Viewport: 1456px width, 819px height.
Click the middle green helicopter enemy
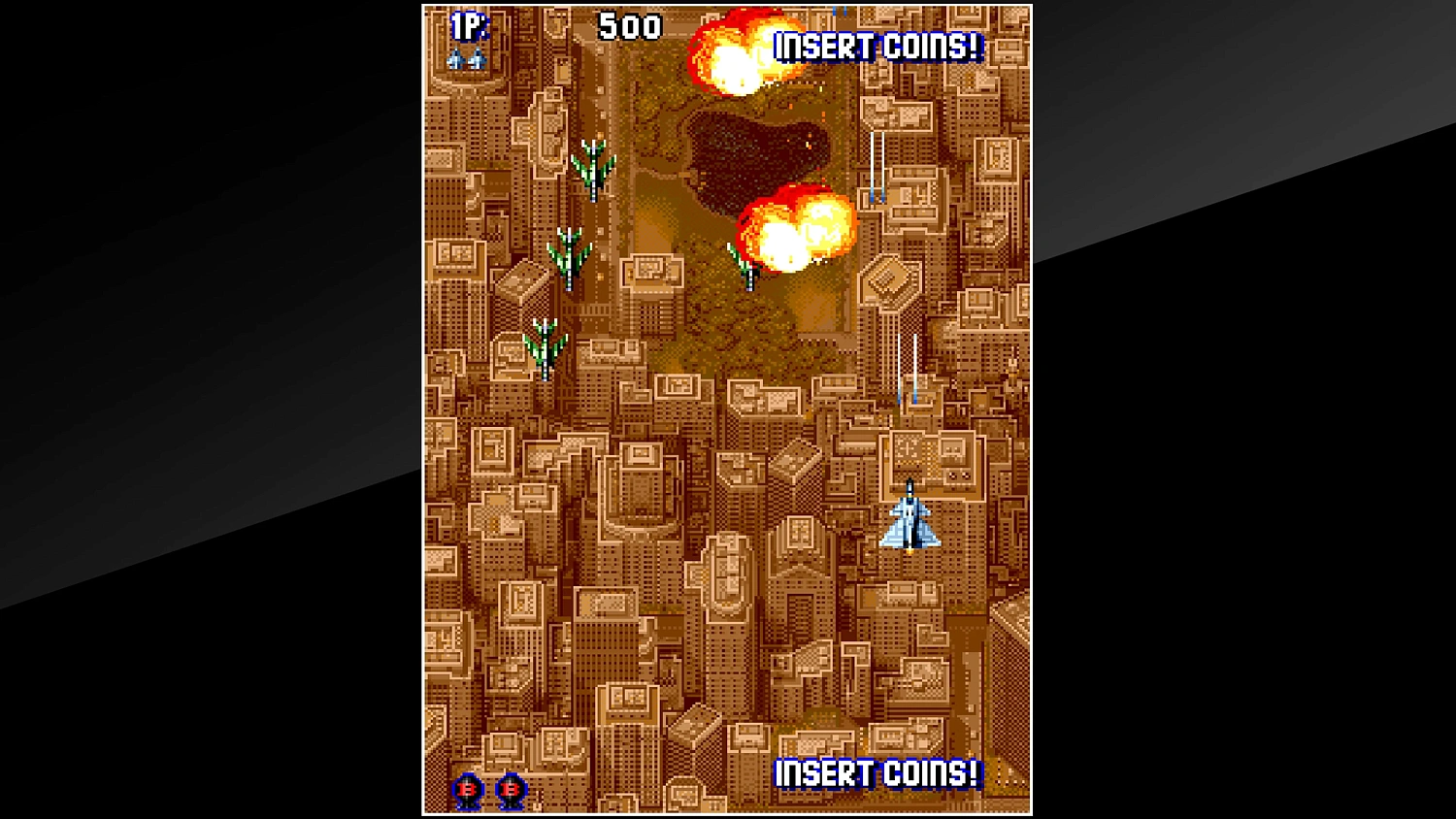pos(571,257)
